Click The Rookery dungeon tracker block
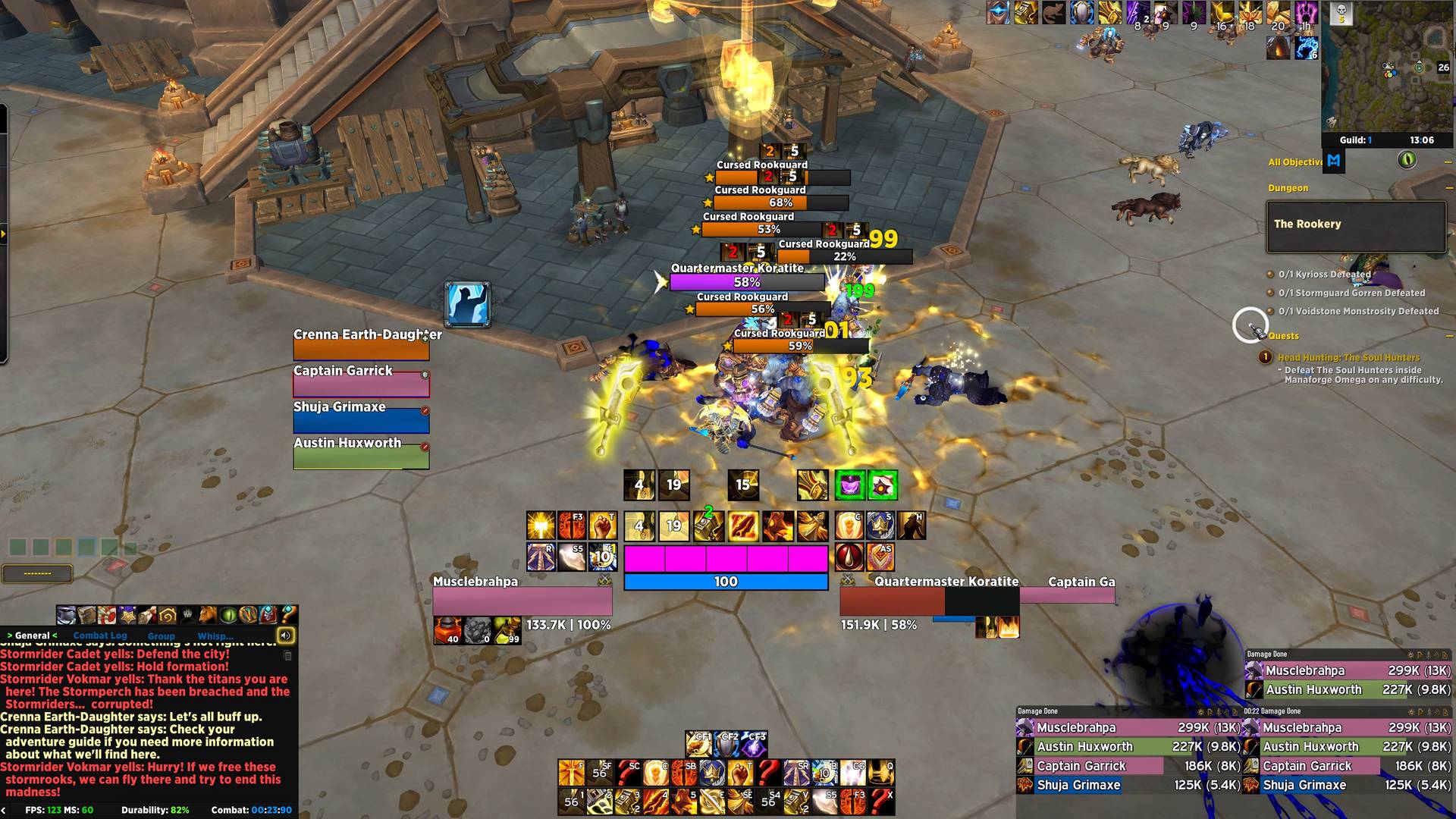The height and width of the screenshot is (819, 1456). (1356, 226)
